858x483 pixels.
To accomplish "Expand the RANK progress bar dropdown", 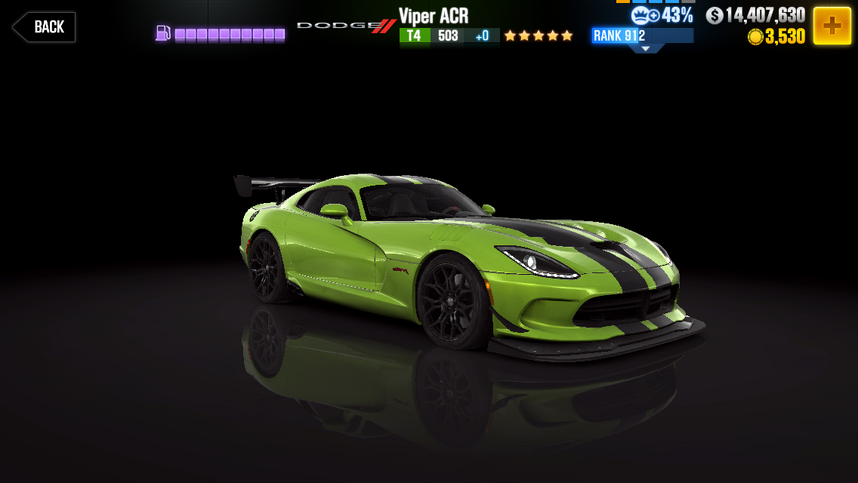I will [643, 47].
